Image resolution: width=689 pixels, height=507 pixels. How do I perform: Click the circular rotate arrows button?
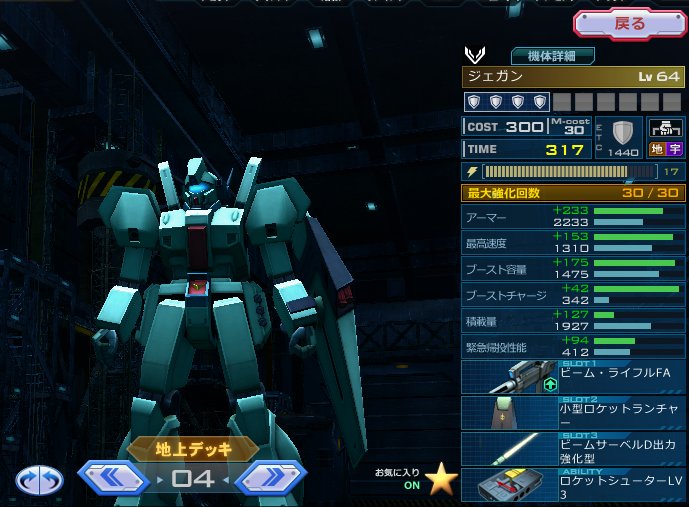tap(39, 480)
